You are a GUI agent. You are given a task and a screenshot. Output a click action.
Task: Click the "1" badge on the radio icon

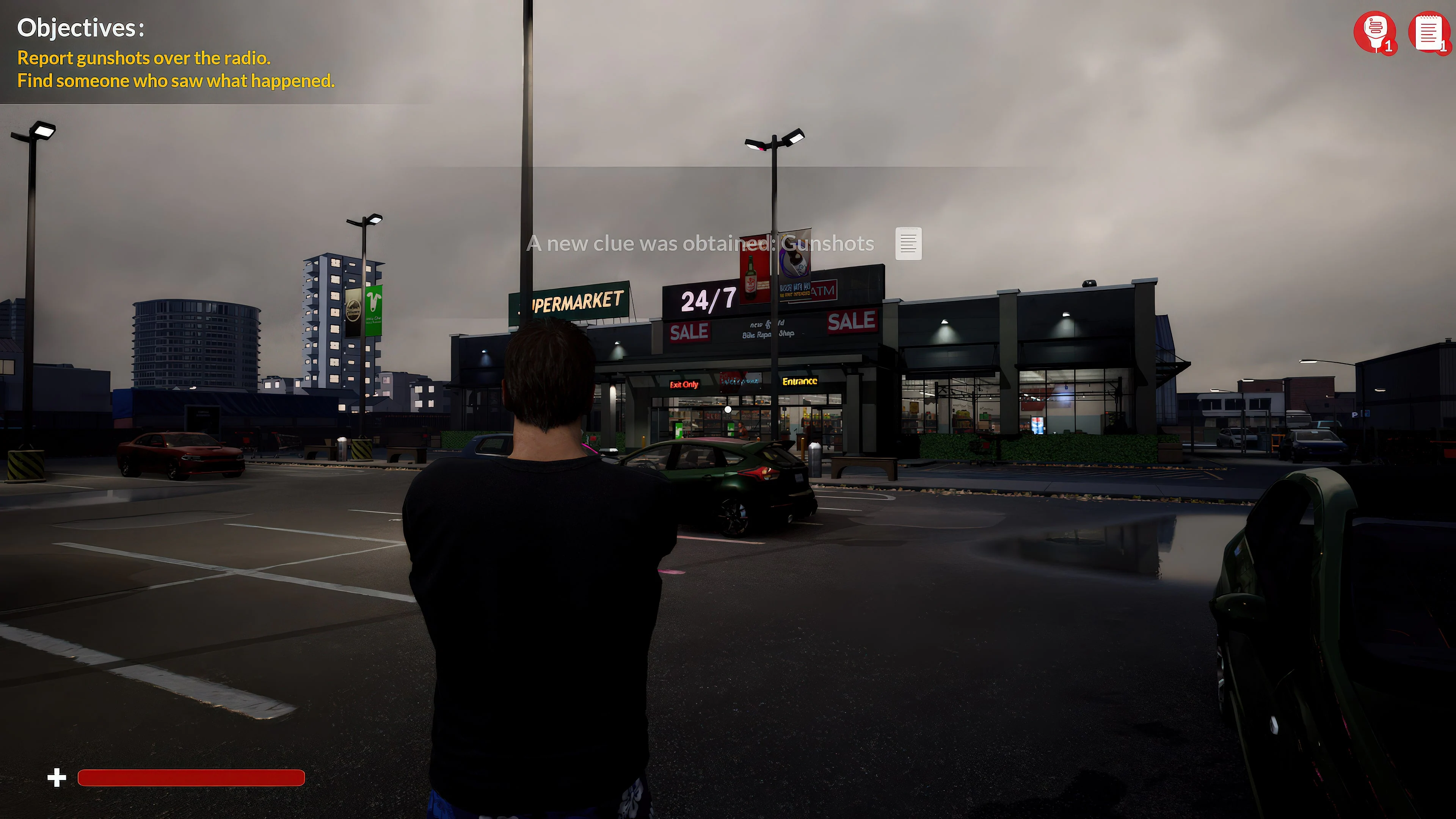coord(1389,47)
